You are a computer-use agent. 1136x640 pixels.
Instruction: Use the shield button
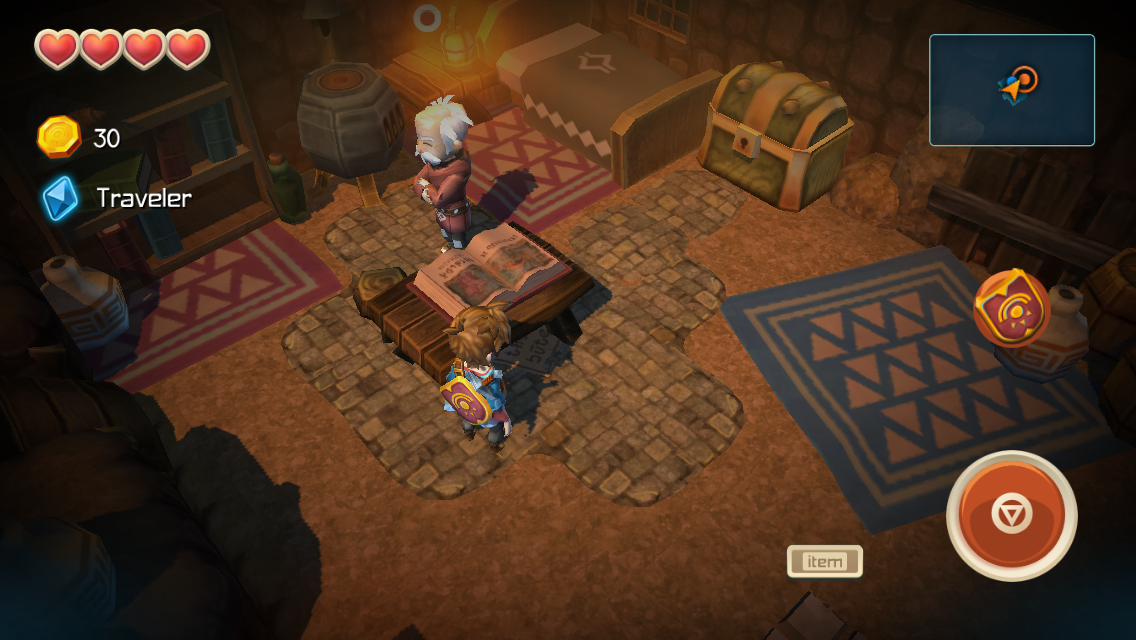pos(1011,309)
